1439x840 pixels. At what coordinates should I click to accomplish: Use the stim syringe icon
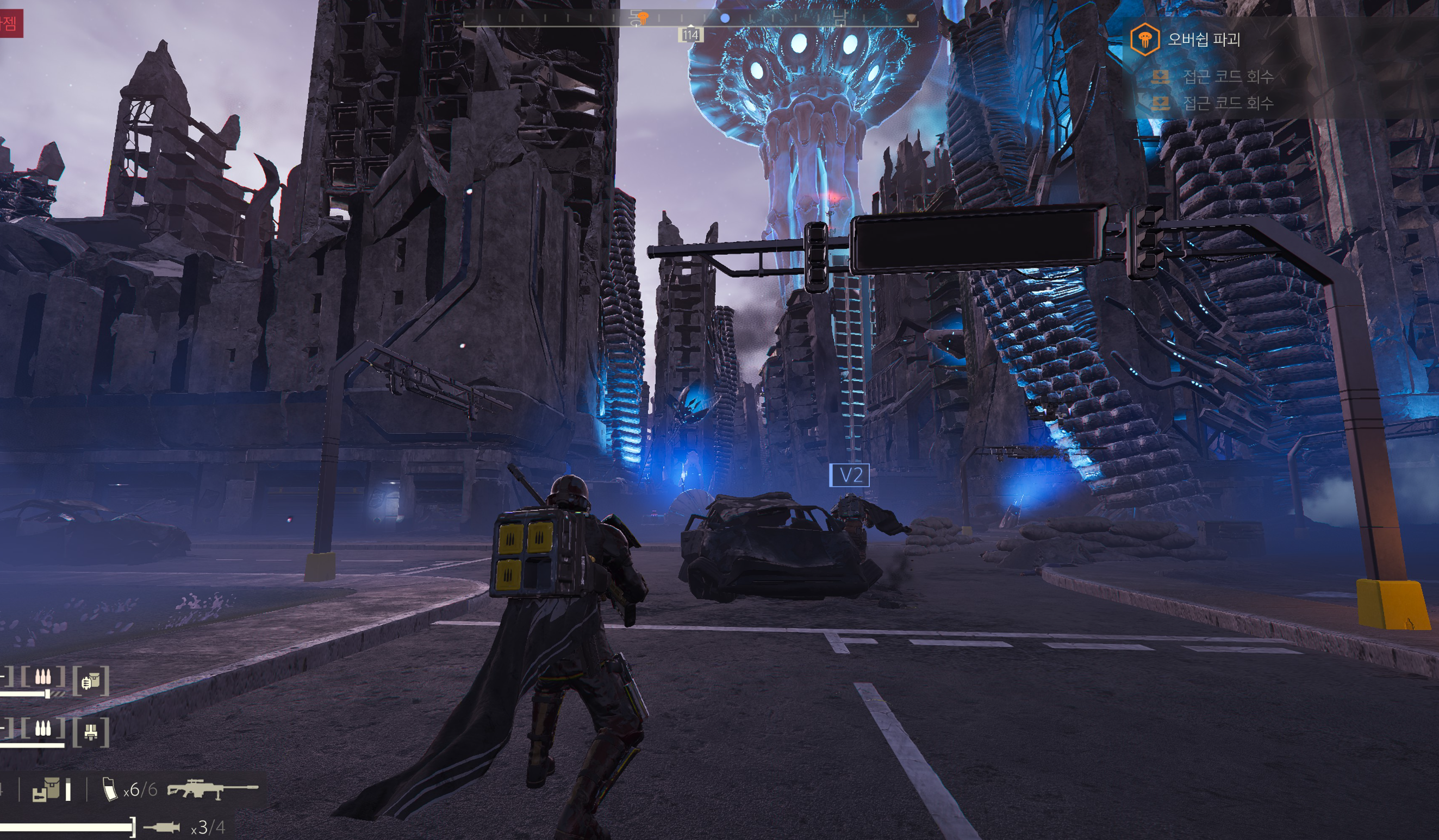tap(161, 827)
